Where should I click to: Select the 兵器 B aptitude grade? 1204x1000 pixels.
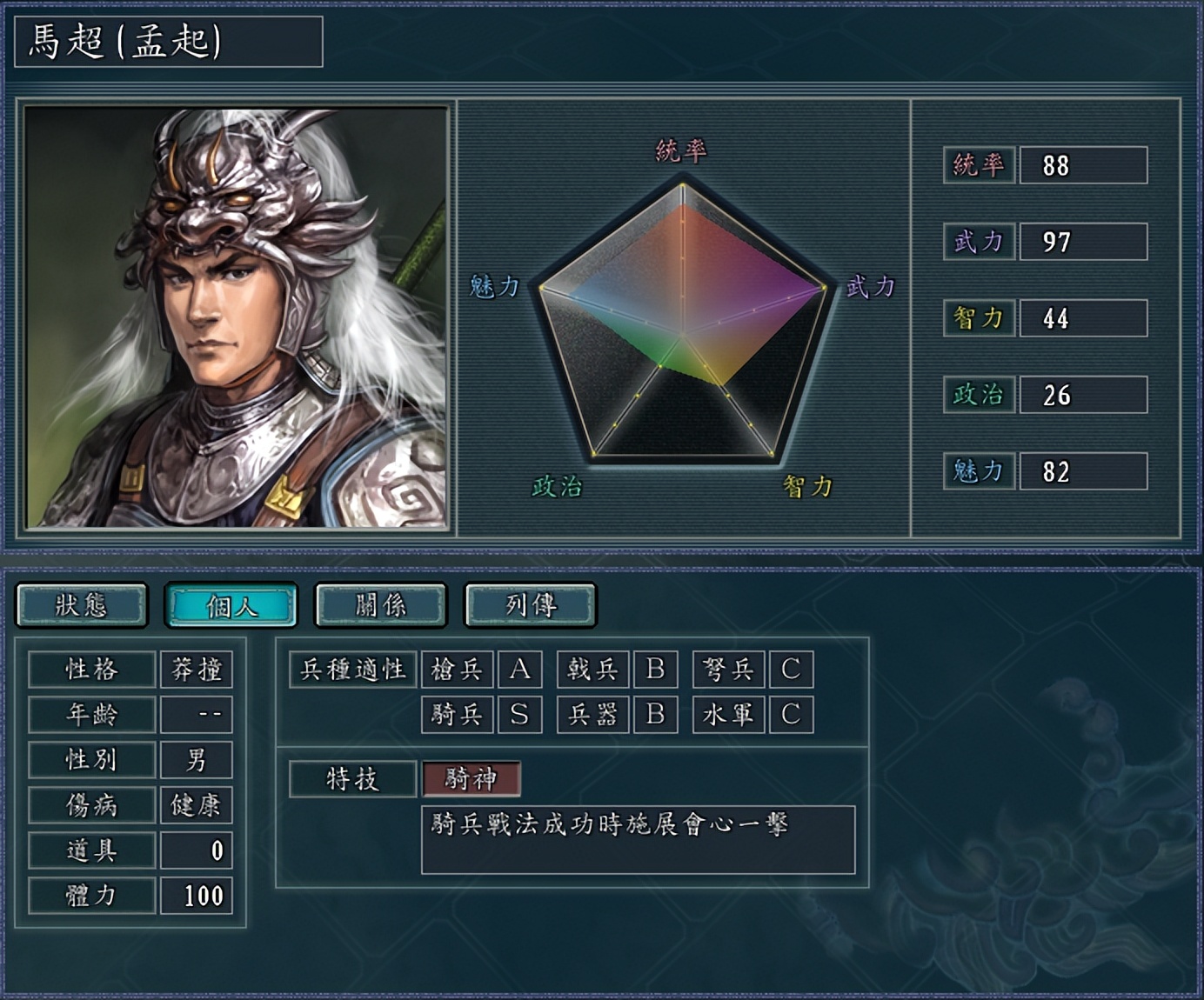coord(655,715)
